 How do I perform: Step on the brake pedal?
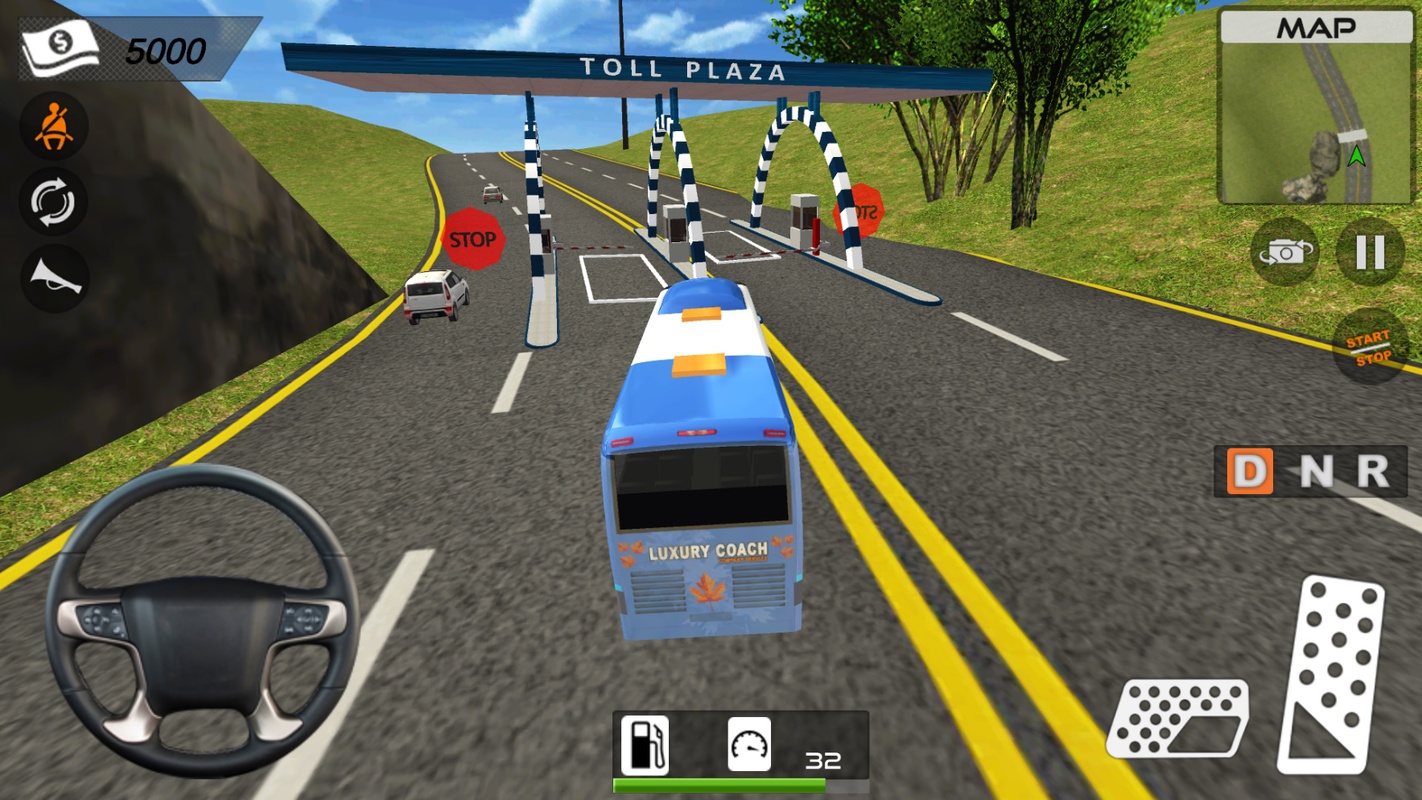(x=1178, y=718)
